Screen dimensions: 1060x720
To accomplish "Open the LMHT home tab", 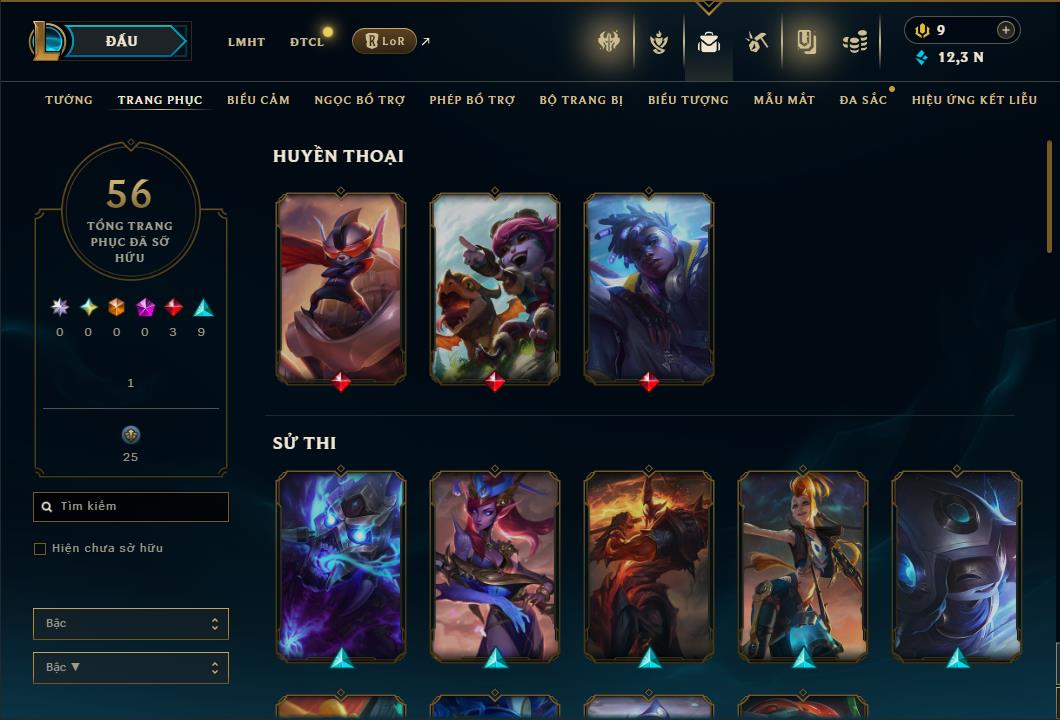I will tap(246, 42).
